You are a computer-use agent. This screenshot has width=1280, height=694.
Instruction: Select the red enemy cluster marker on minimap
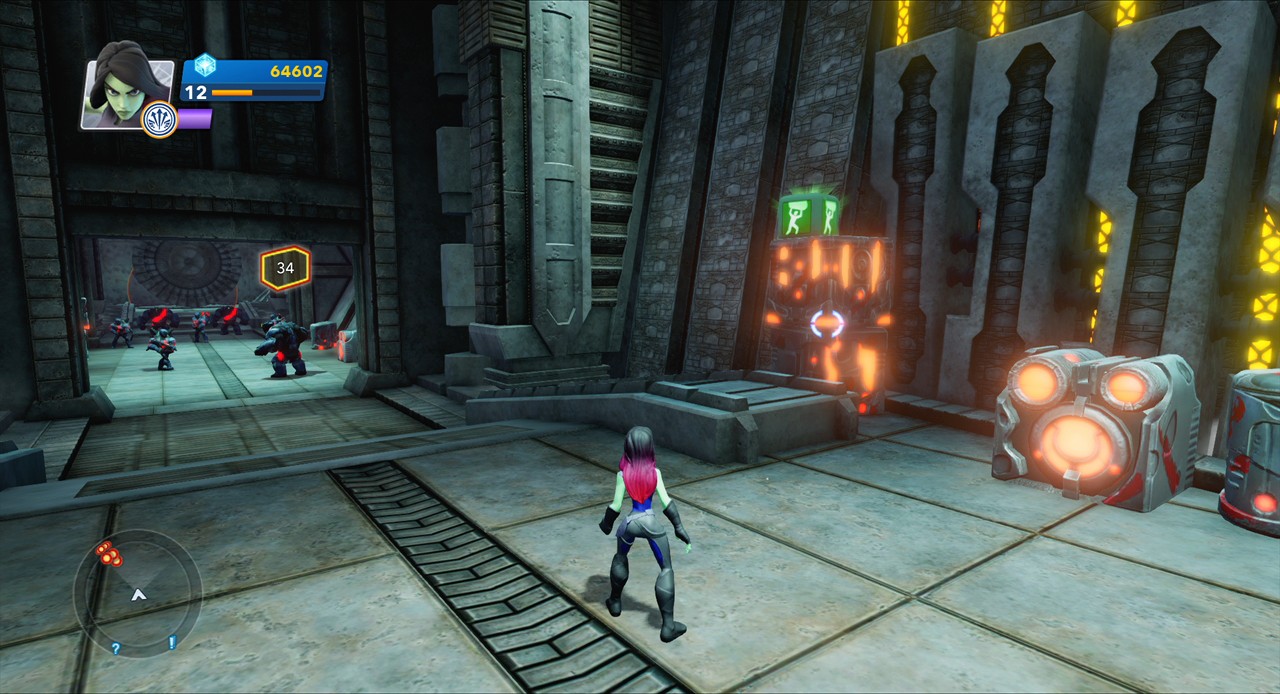[x=108, y=553]
